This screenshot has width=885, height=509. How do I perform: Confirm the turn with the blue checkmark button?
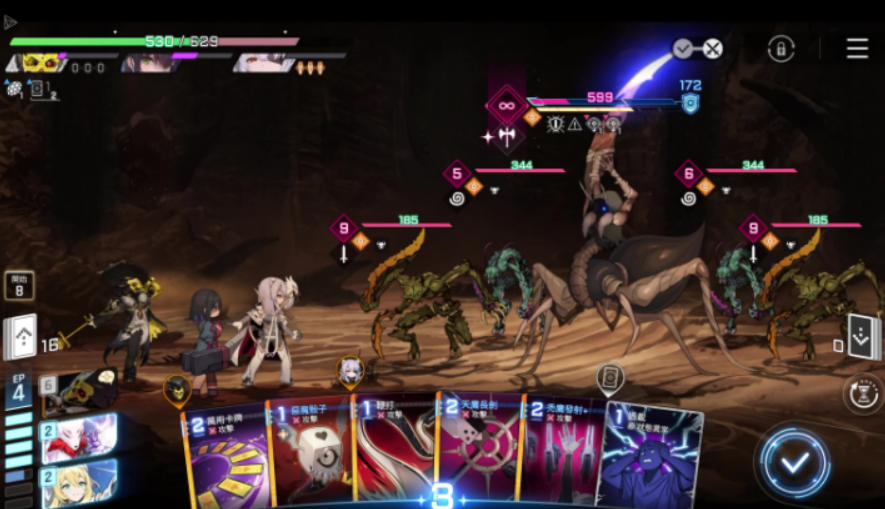tap(794, 463)
